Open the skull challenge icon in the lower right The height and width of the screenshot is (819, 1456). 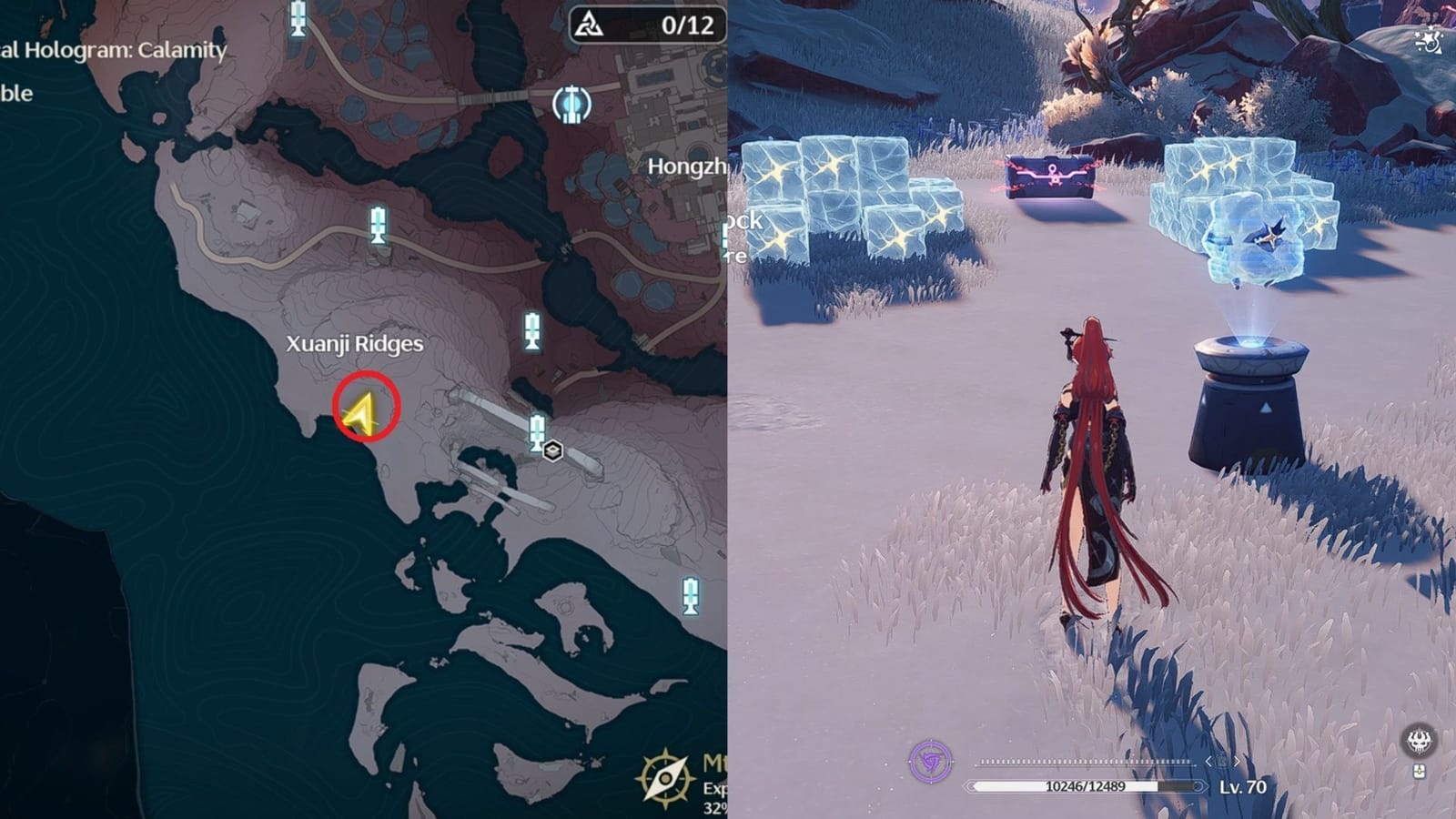click(x=1418, y=742)
